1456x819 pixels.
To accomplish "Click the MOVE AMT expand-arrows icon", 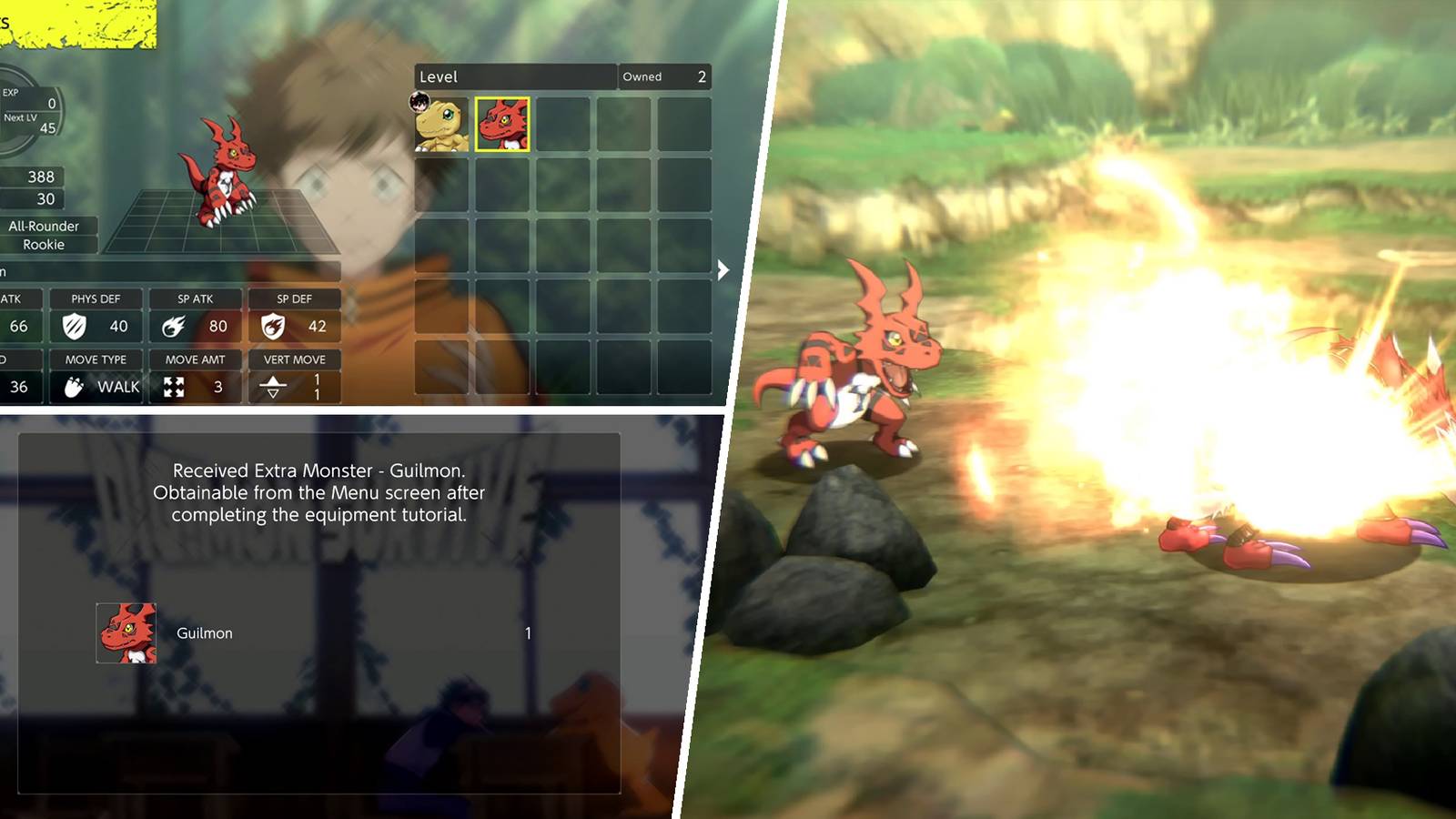I will [x=176, y=386].
